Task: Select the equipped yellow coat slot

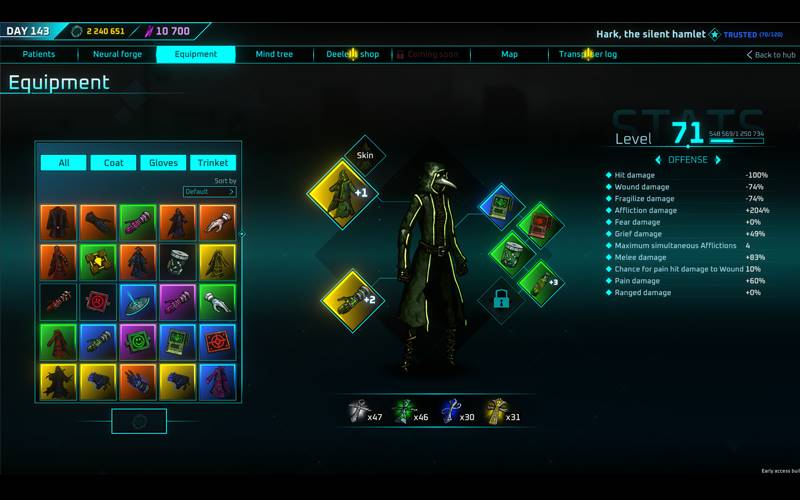Action: click(341, 194)
